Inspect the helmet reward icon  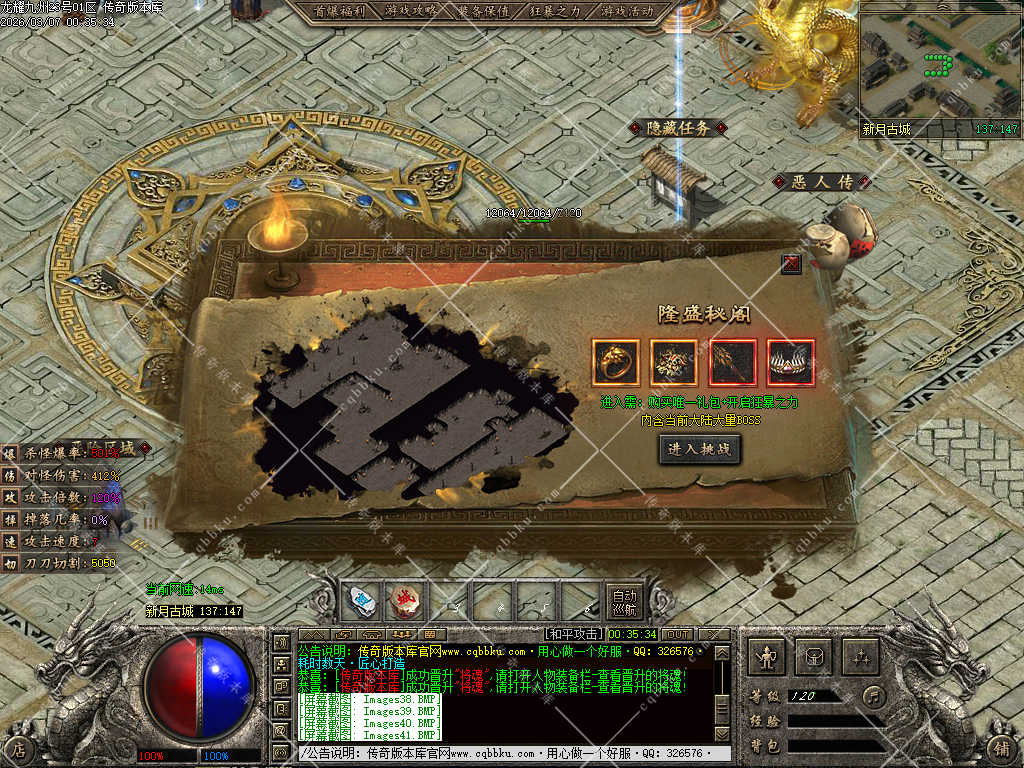pos(790,363)
